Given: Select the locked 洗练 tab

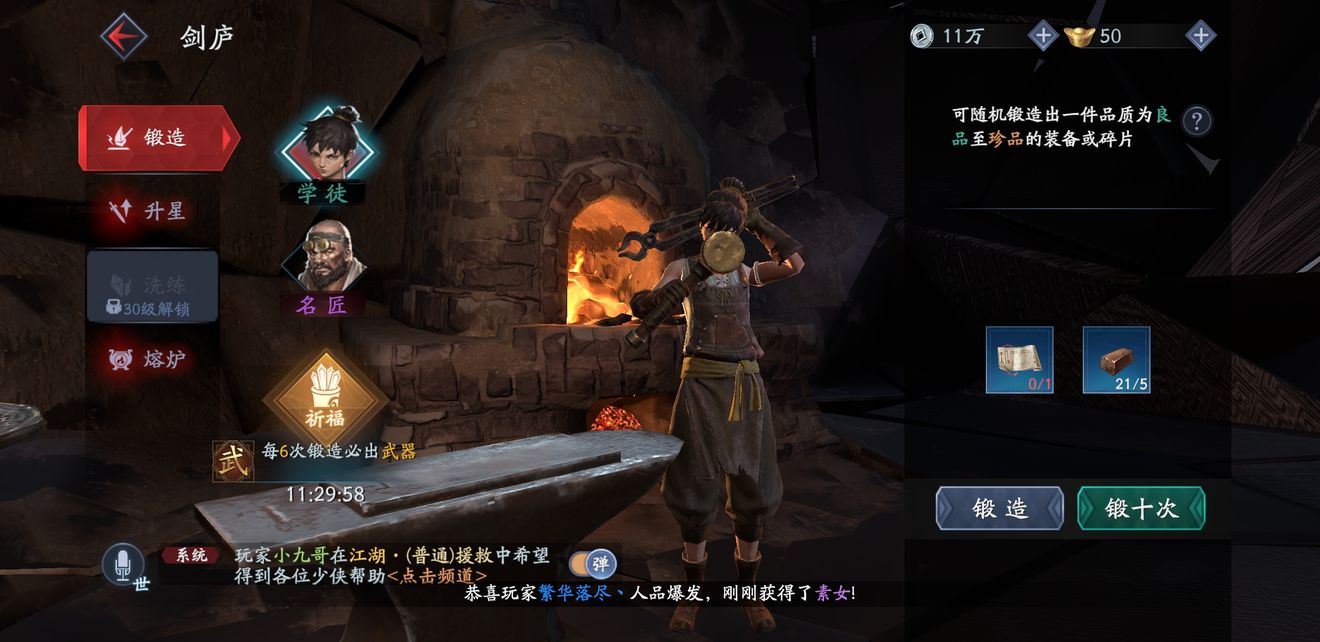Looking at the screenshot, I should [152, 287].
